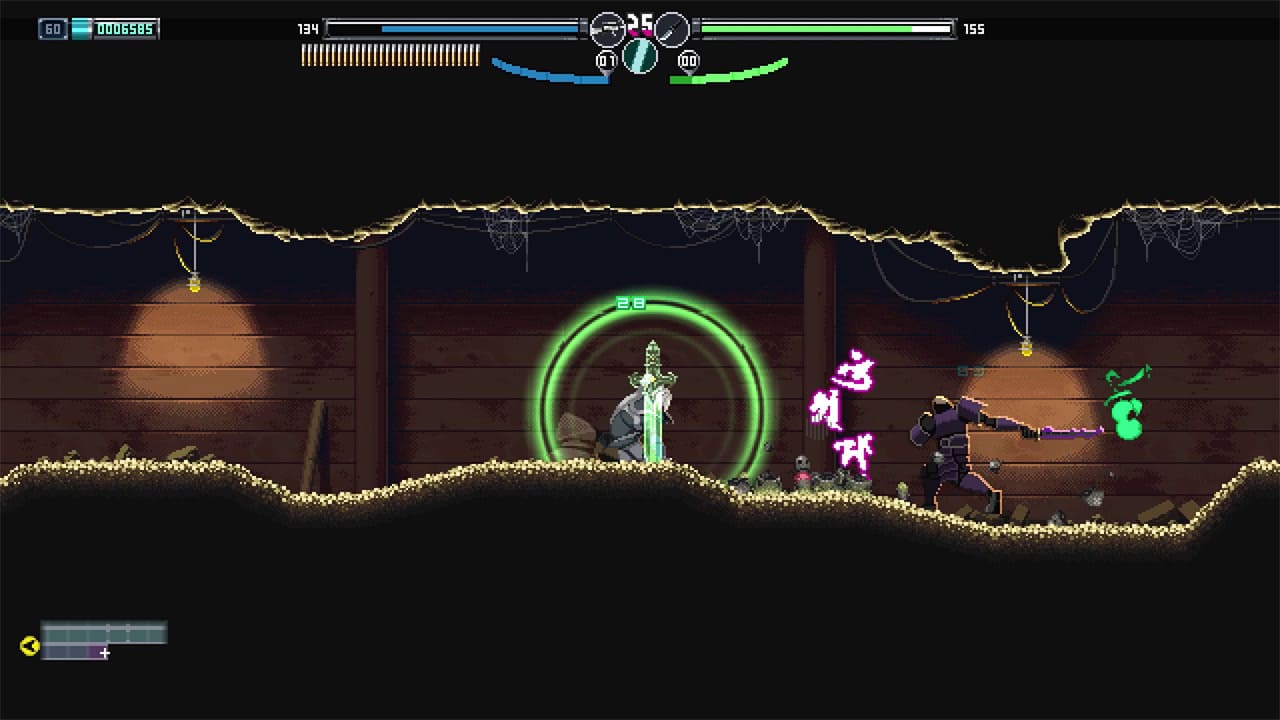Click the circular katana emblem between weapon icons

tap(638, 56)
